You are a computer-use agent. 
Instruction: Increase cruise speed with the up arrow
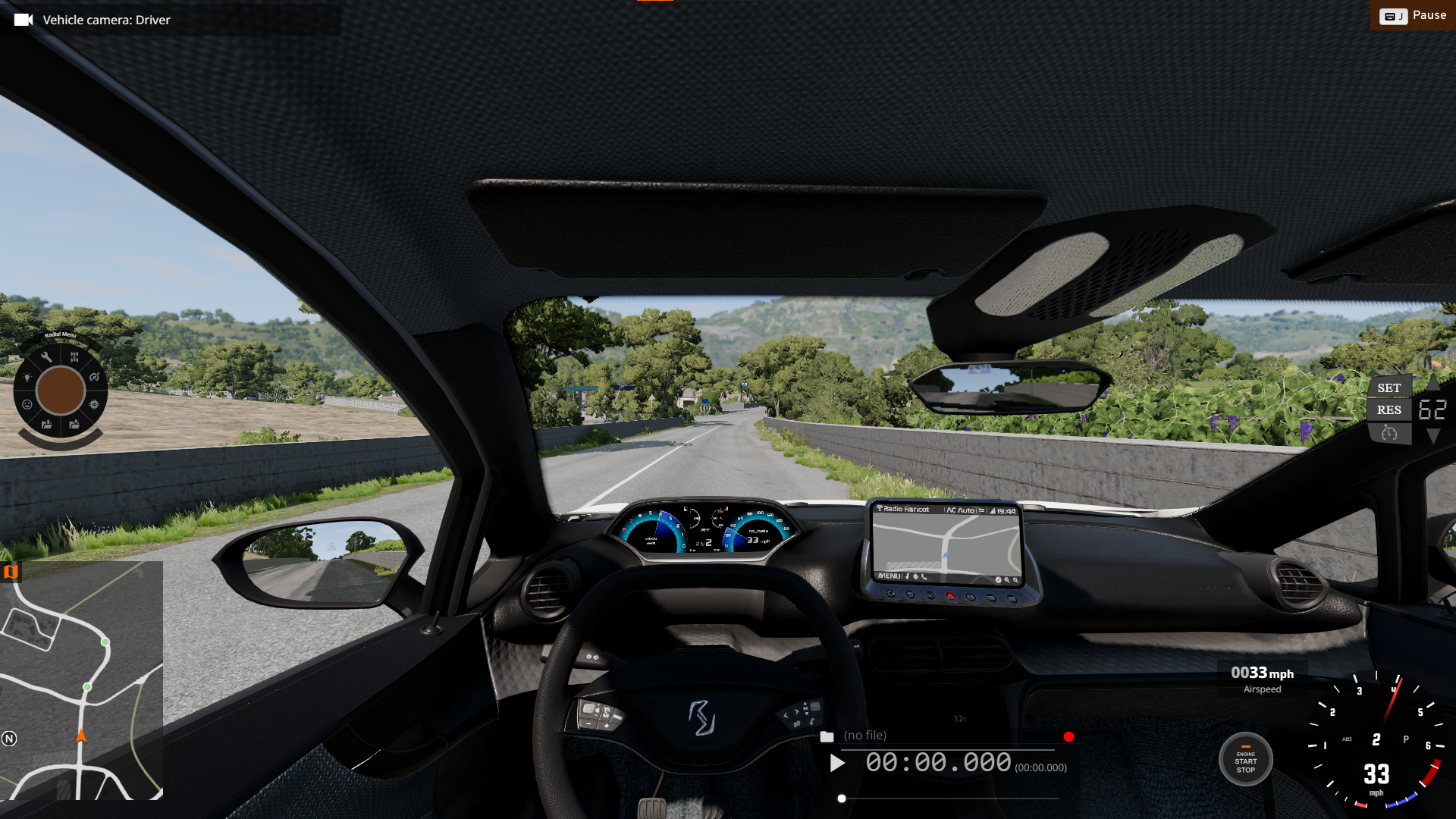(1433, 383)
